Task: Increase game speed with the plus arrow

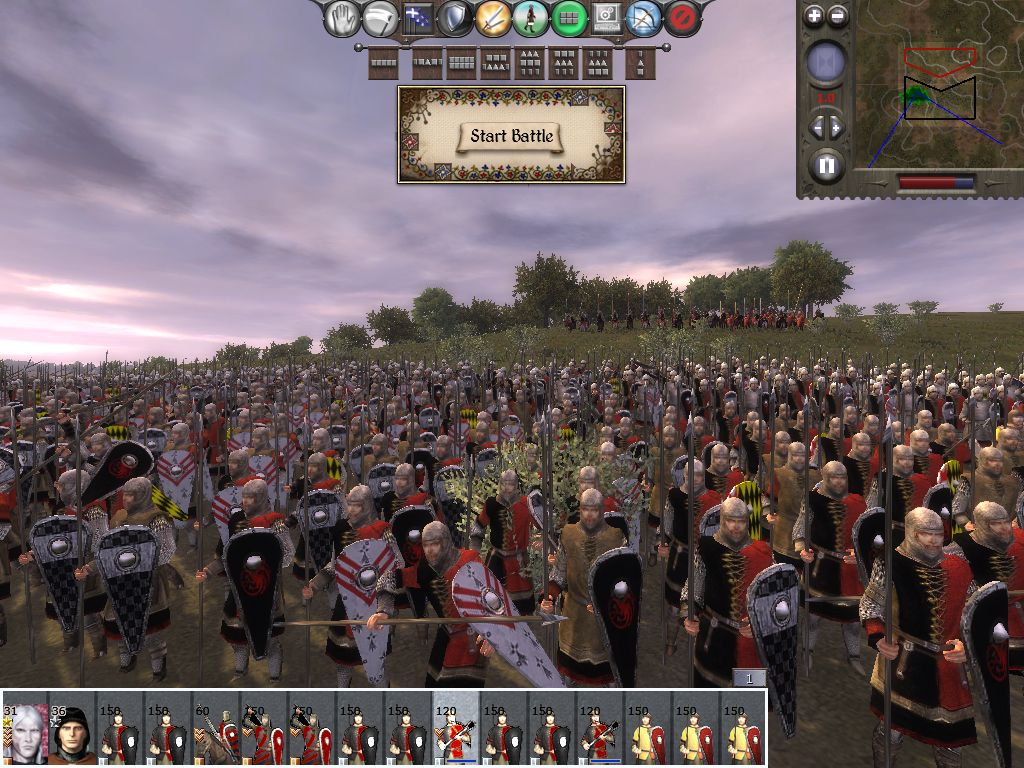Action: pos(837,127)
